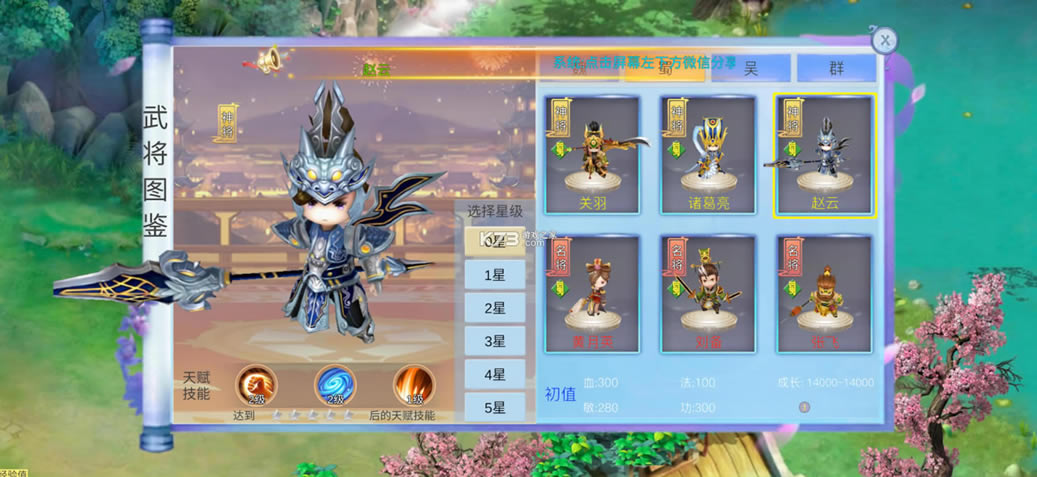
Task: Select the 2星 star level
Action: point(494,308)
